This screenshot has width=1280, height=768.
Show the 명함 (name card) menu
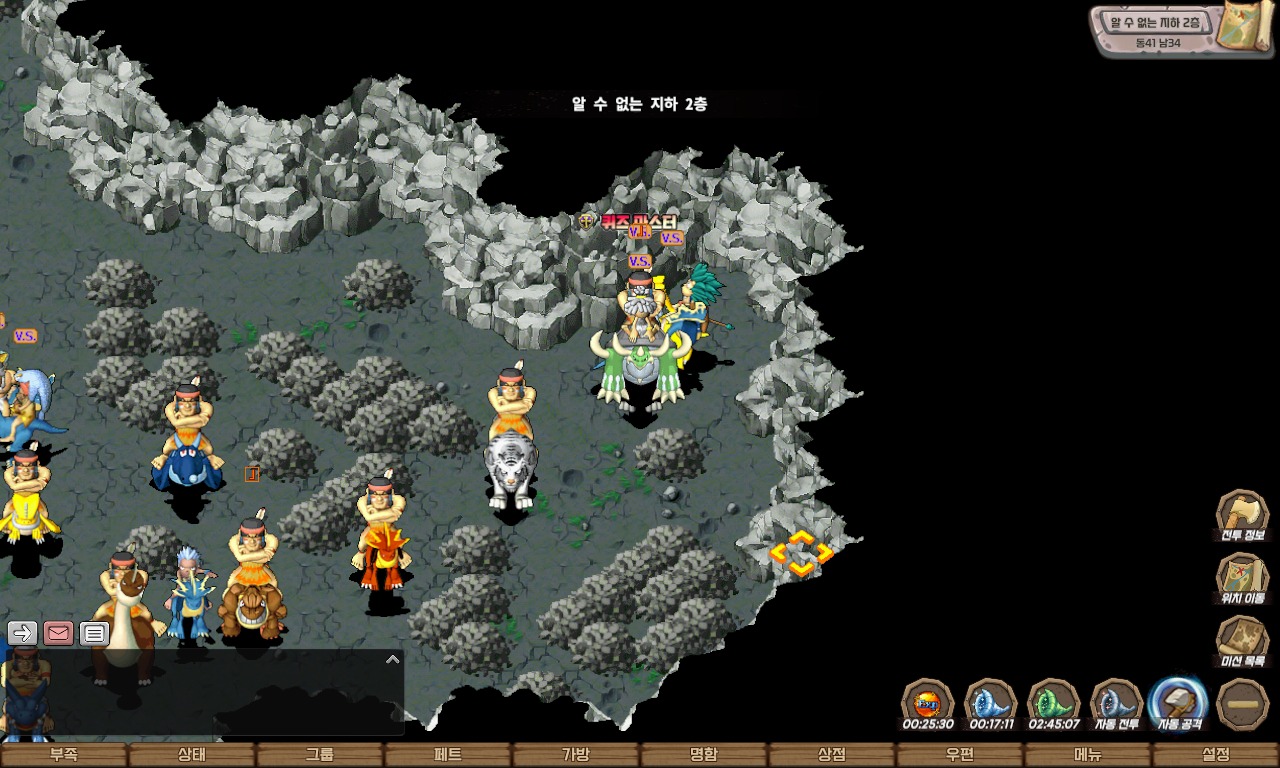click(704, 755)
